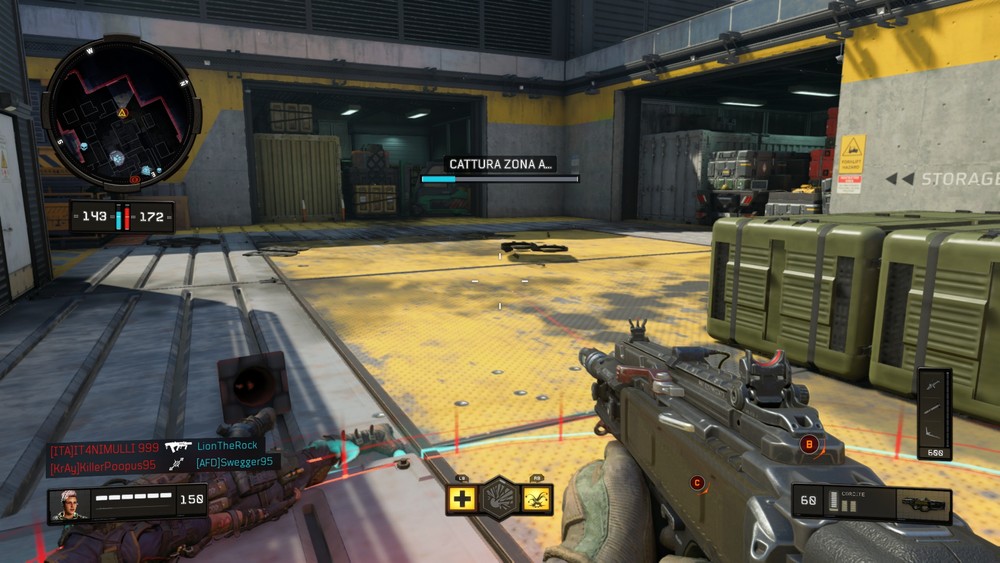Image resolution: width=1000 pixels, height=563 pixels.
Task: Click the Cattura Zona A objective tracker
Action: [x=499, y=170]
